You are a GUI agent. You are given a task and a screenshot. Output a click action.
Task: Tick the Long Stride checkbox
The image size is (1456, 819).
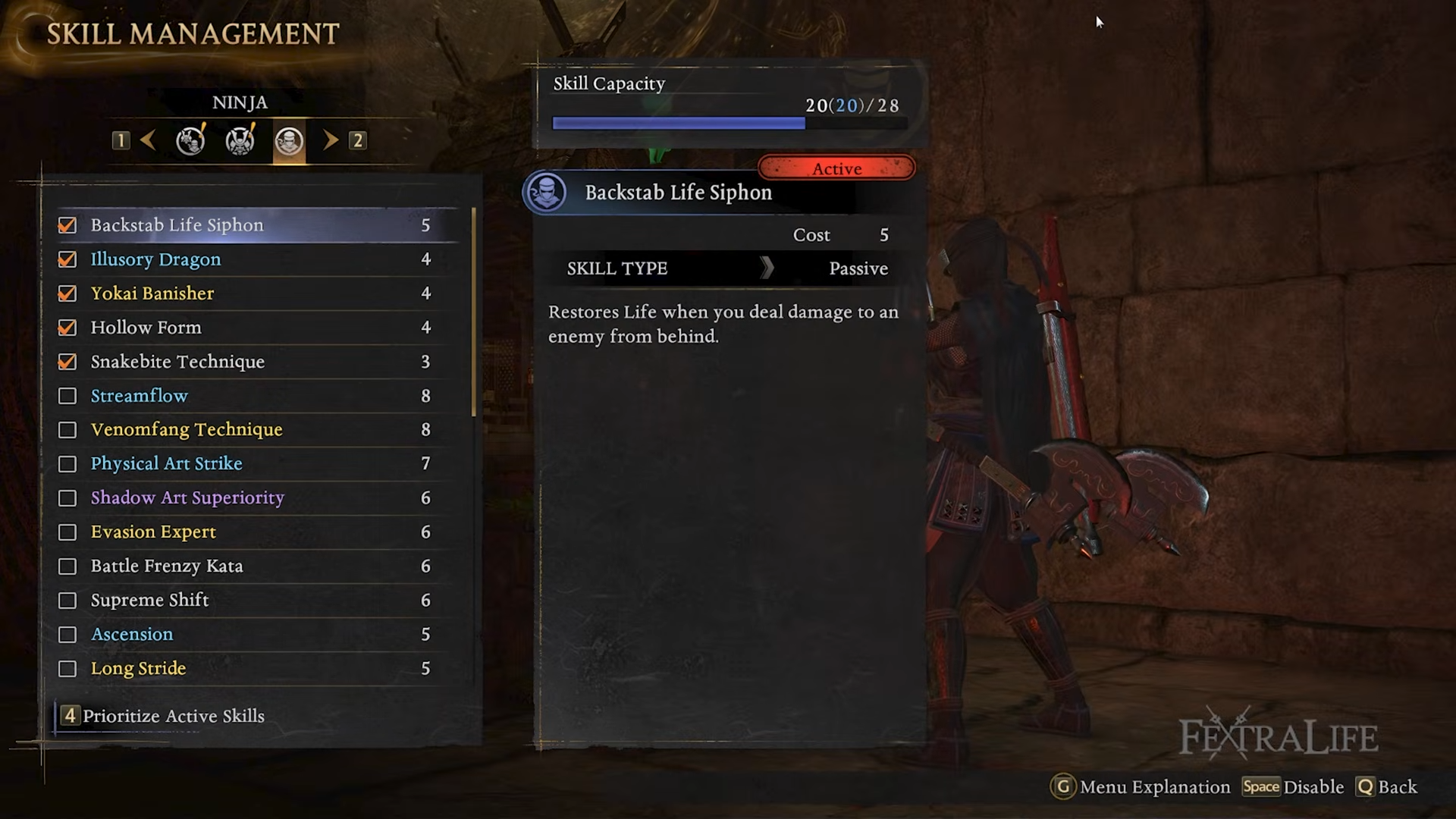tap(67, 669)
